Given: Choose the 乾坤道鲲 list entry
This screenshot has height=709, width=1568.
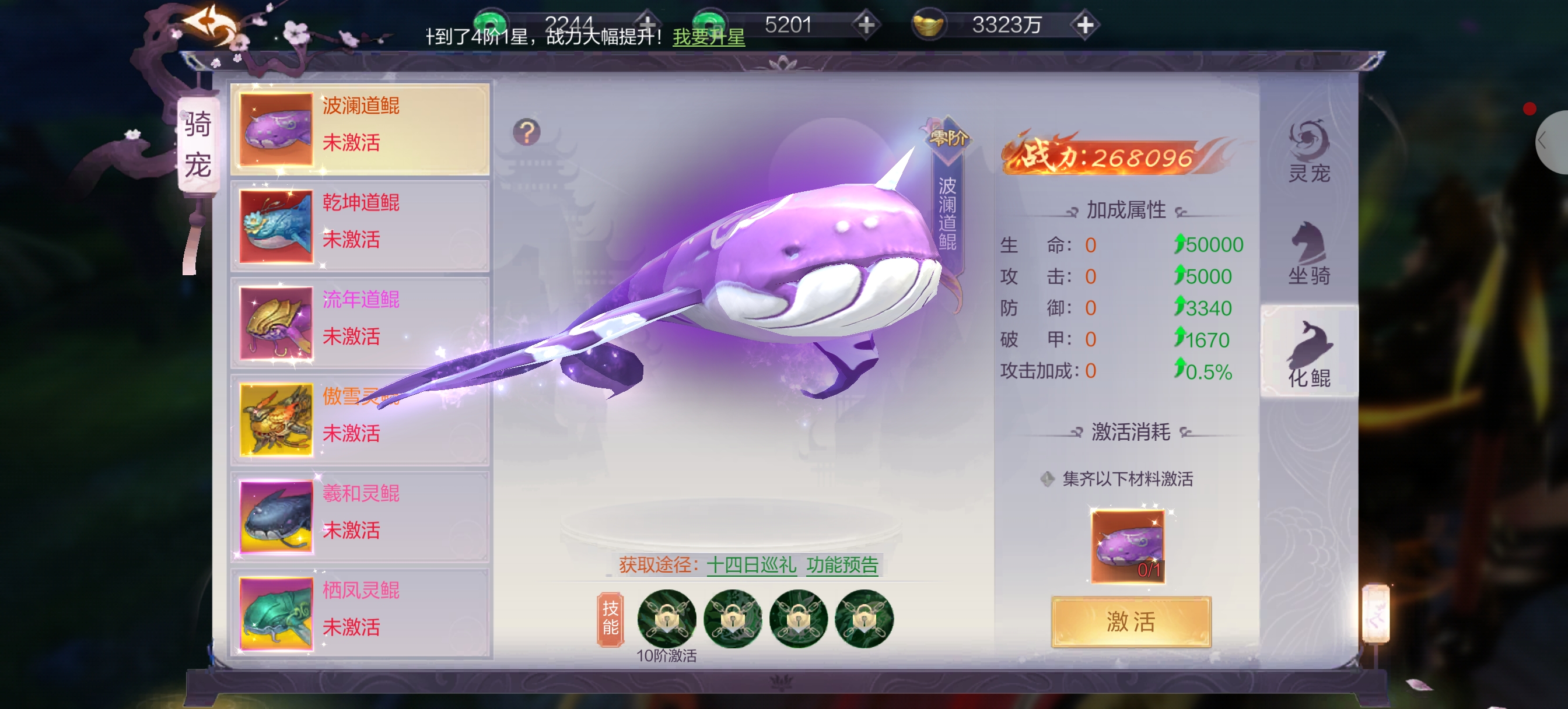Looking at the screenshot, I should [x=360, y=226].
